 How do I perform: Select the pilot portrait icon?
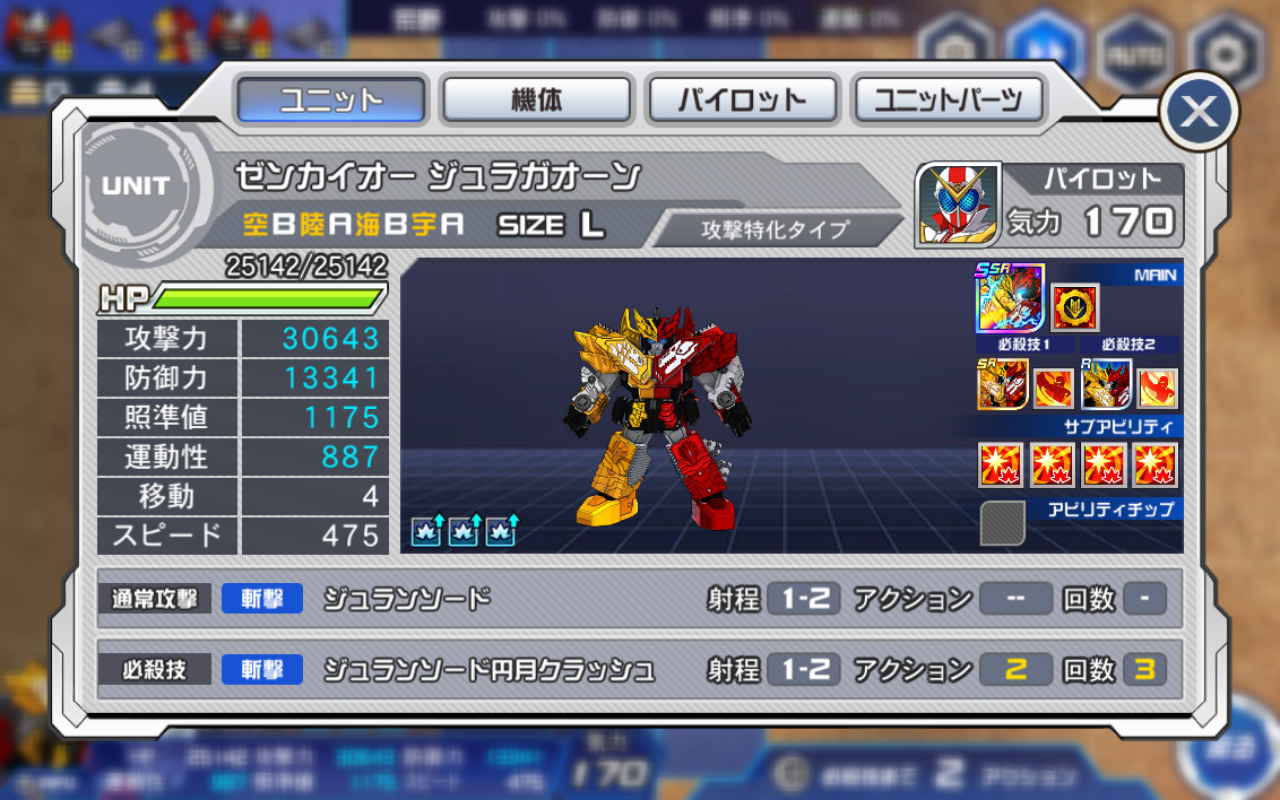point(958,204)
